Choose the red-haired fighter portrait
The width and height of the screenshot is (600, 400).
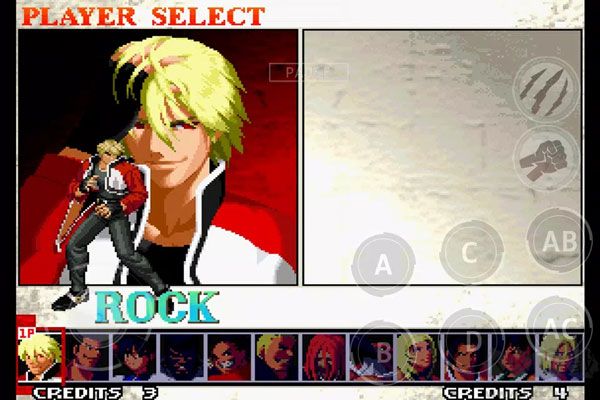click(x=323, y=357)
